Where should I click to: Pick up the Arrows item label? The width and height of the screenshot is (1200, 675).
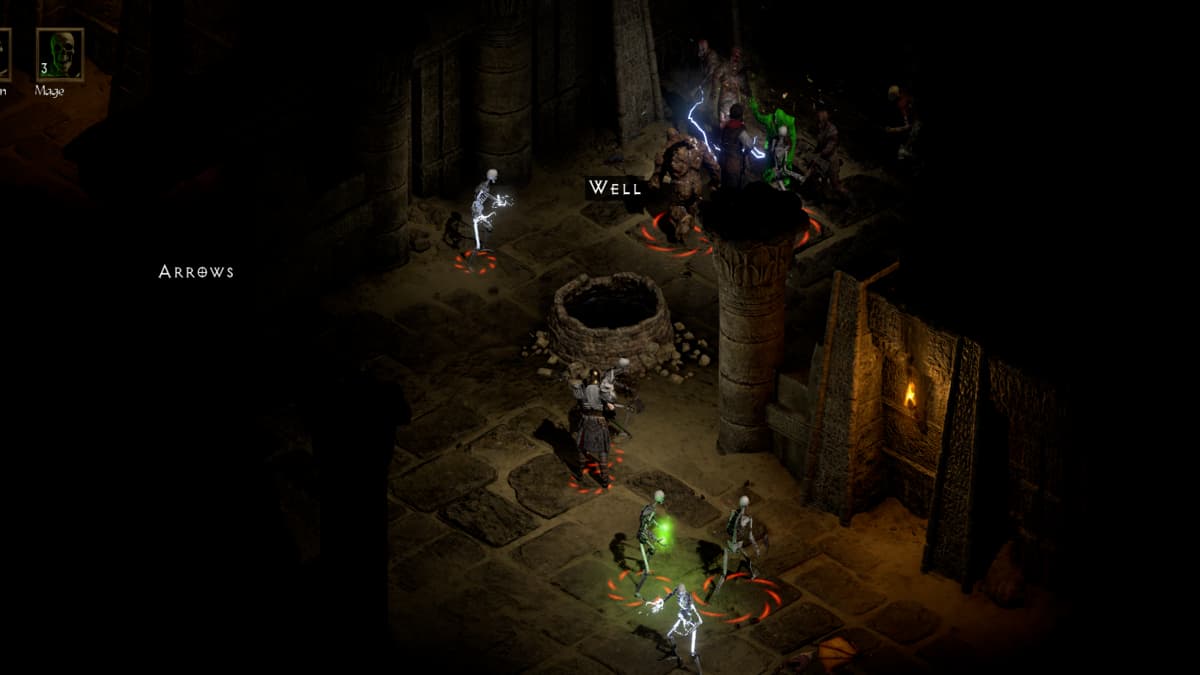[196, 271]
